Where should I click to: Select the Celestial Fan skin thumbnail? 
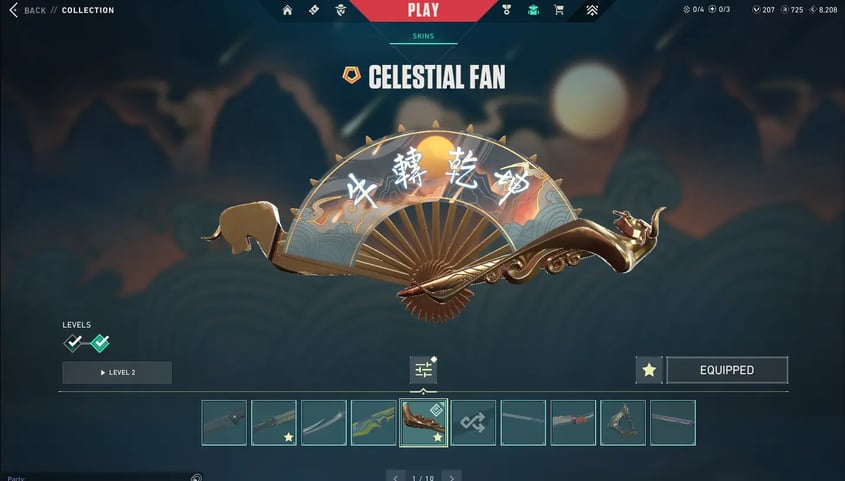pos(423,422)
